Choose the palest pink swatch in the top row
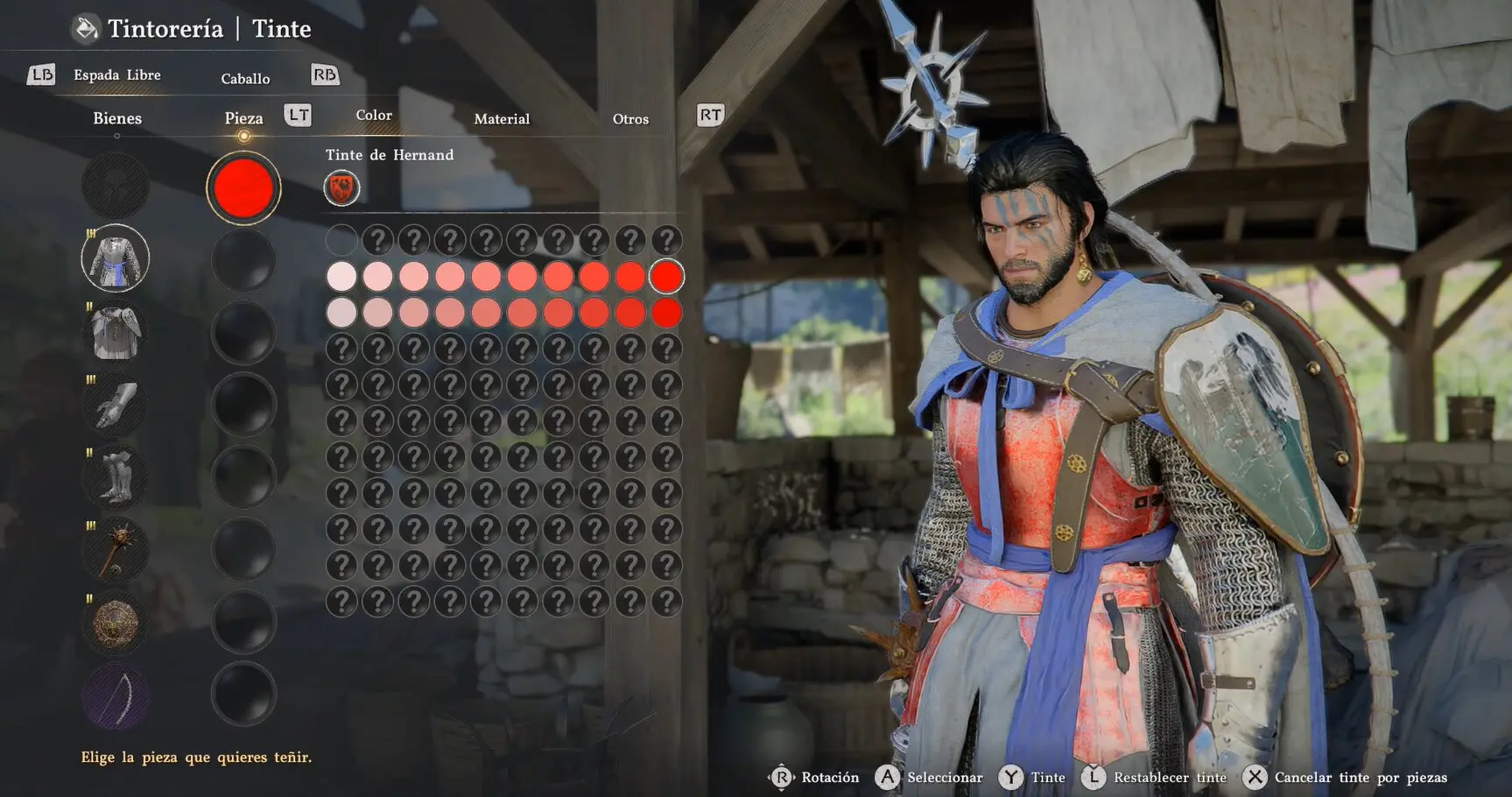 click(x=341, y=277)
